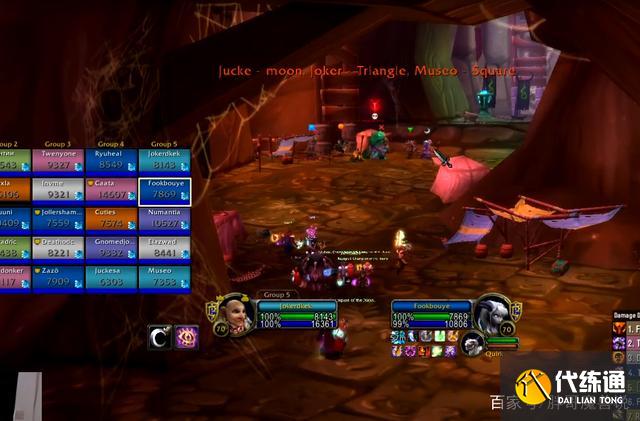Click the gnome player portrait

point(233,313)
